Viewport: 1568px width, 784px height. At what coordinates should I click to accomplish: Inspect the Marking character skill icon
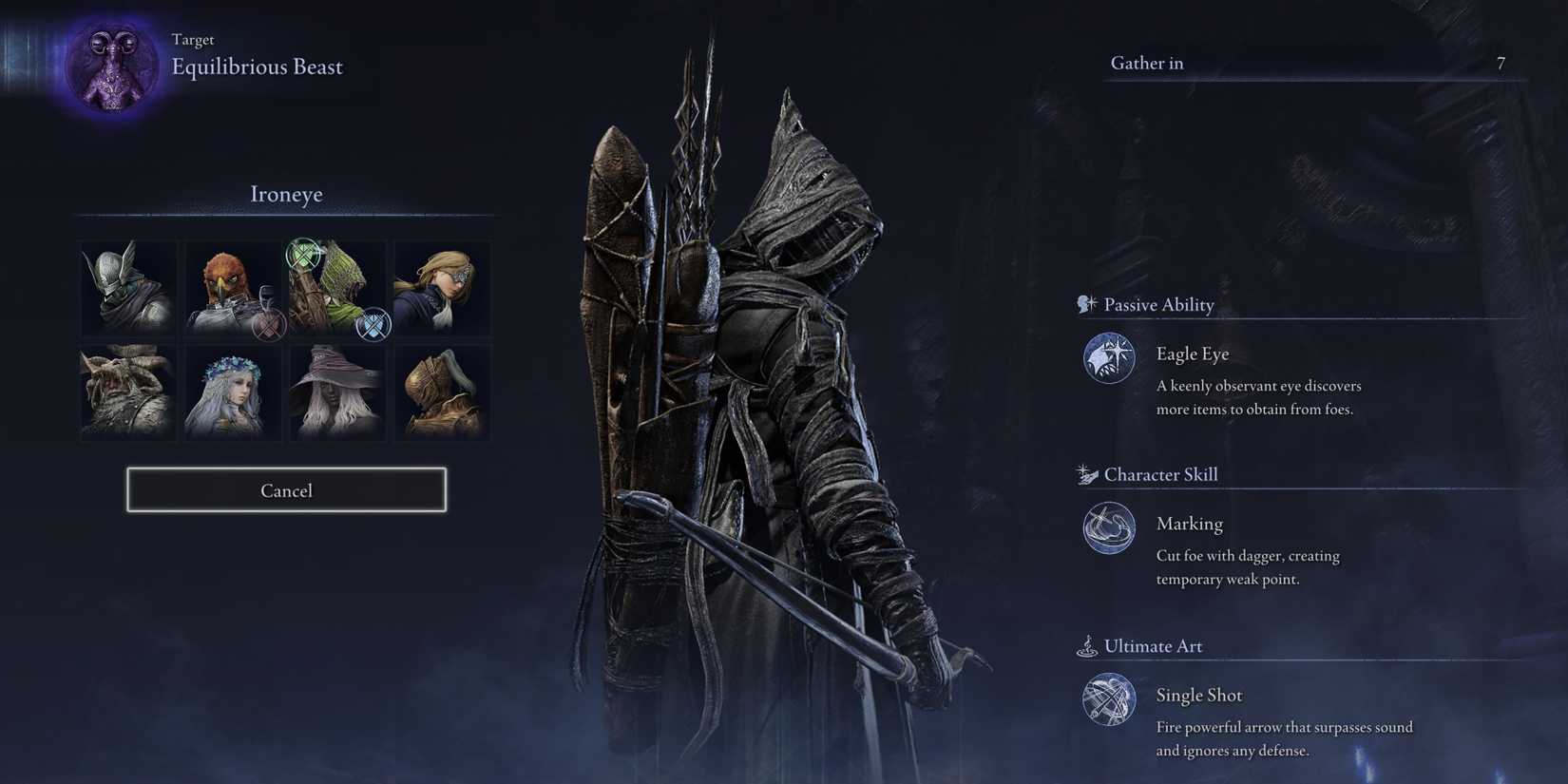tap(1109, 528)
